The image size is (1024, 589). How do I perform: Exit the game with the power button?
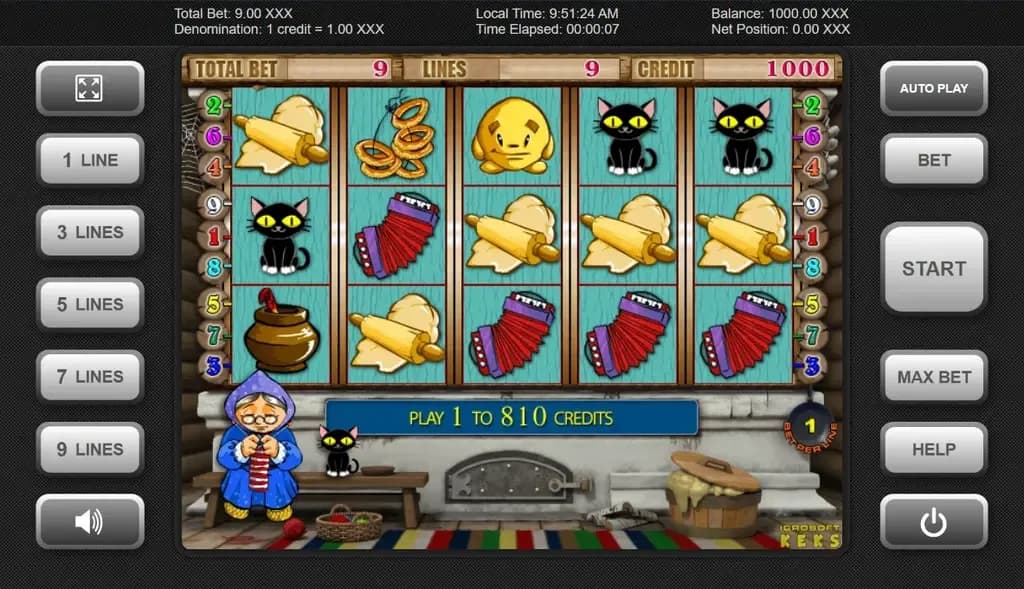tap(933, 521)
